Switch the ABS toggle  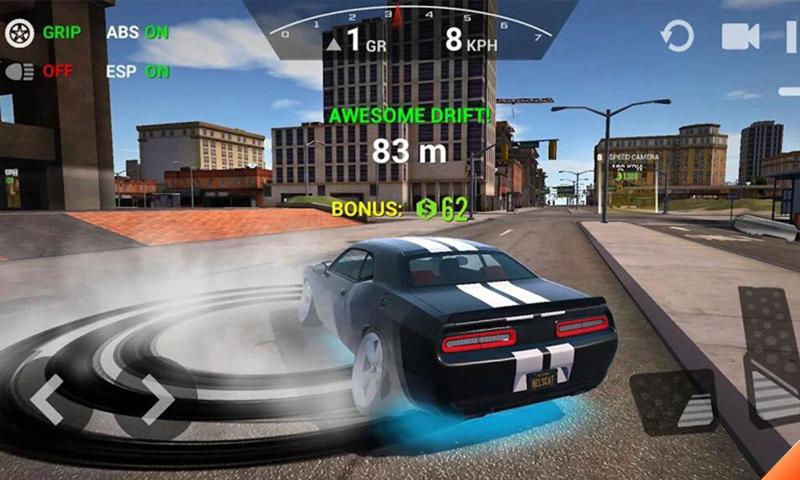[x=137, y=32]
